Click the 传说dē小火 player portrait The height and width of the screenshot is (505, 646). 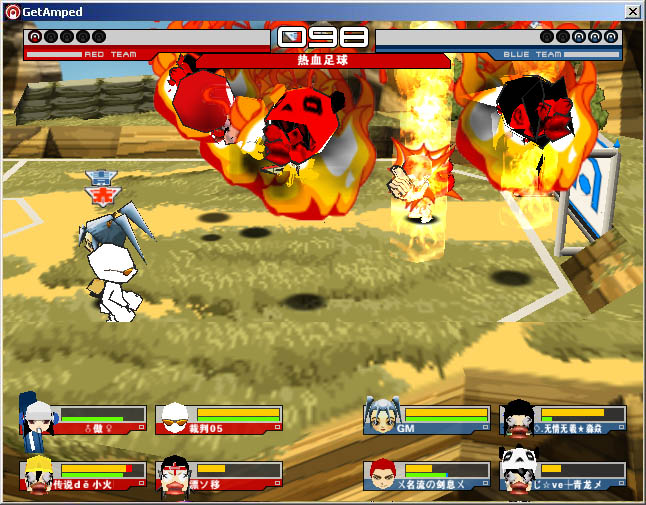click(39, 476)
